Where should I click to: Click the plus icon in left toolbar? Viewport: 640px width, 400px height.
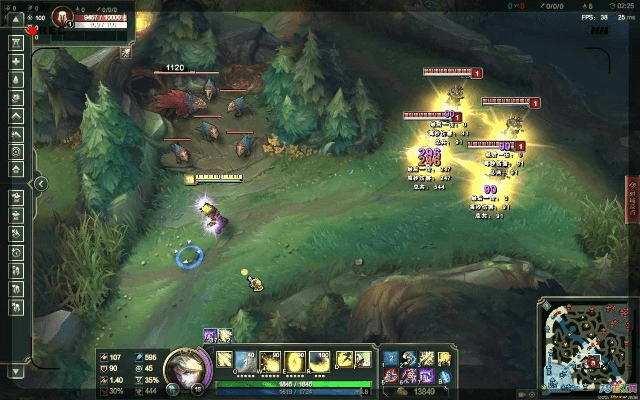[x=16, y=61]
